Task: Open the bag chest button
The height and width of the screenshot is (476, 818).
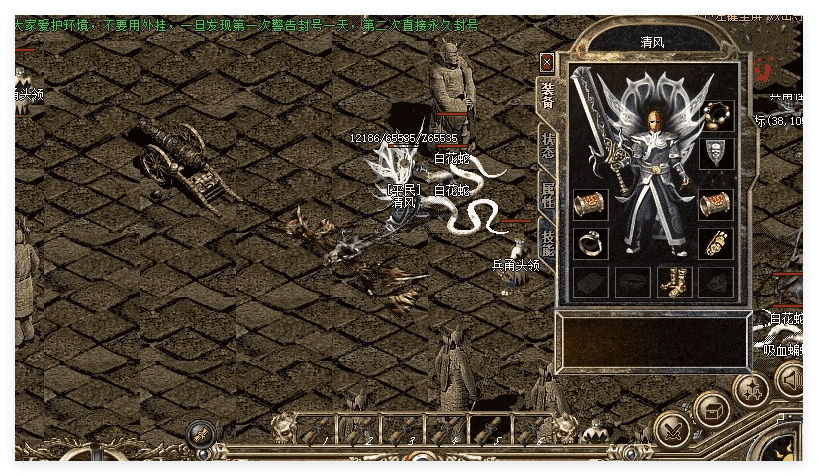Action: tap(712, 409)
